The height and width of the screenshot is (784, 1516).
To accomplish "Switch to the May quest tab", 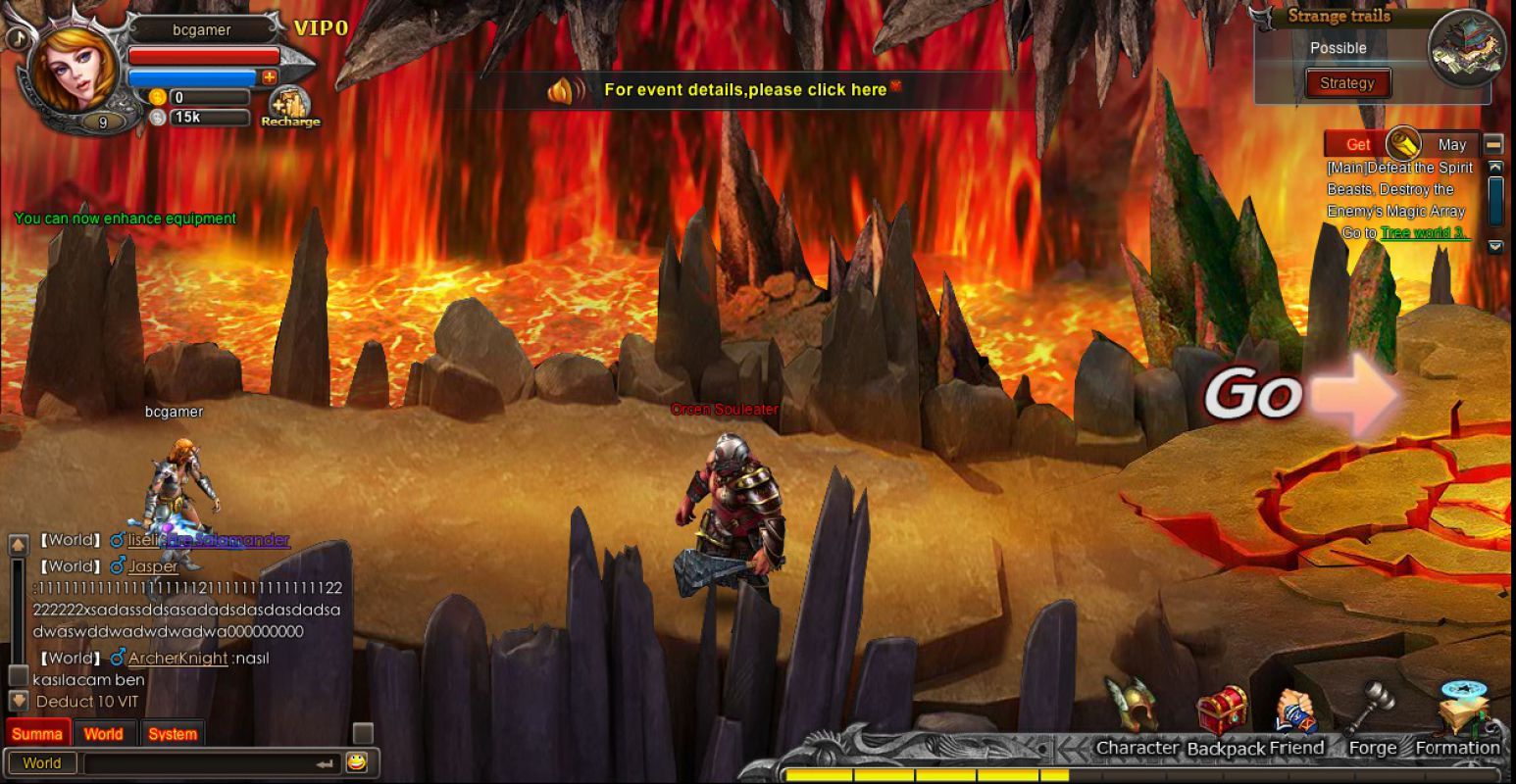I will [x=1451, y=144].
